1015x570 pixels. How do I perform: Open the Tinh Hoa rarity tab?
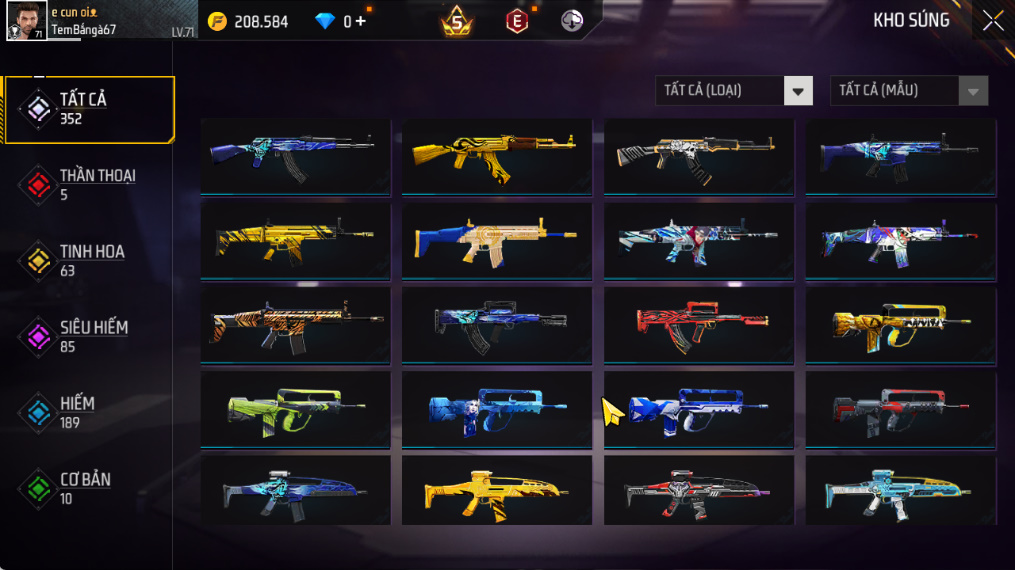click(x=89, y=260)
